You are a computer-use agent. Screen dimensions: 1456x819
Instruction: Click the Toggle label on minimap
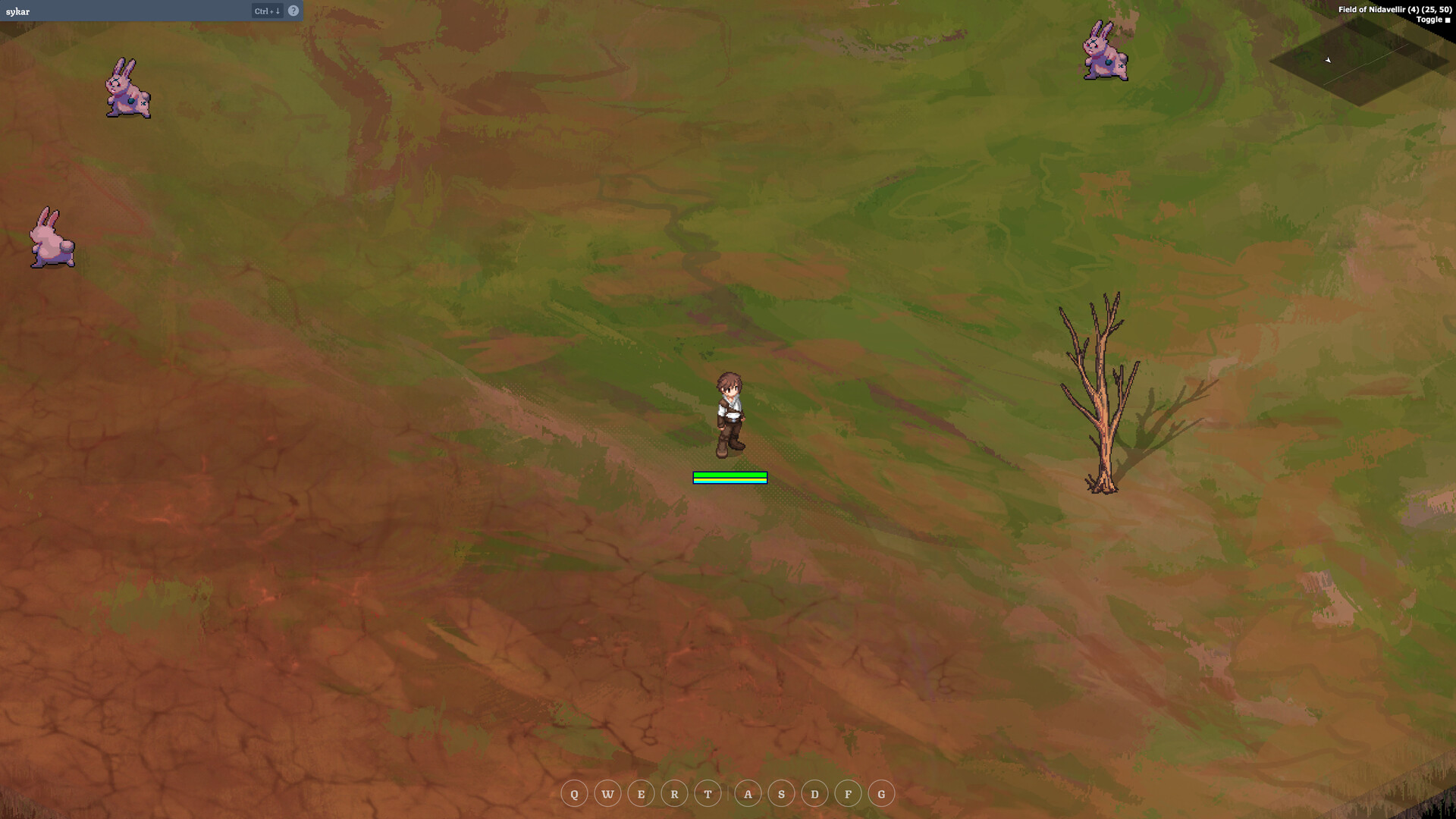(1429, 19)
